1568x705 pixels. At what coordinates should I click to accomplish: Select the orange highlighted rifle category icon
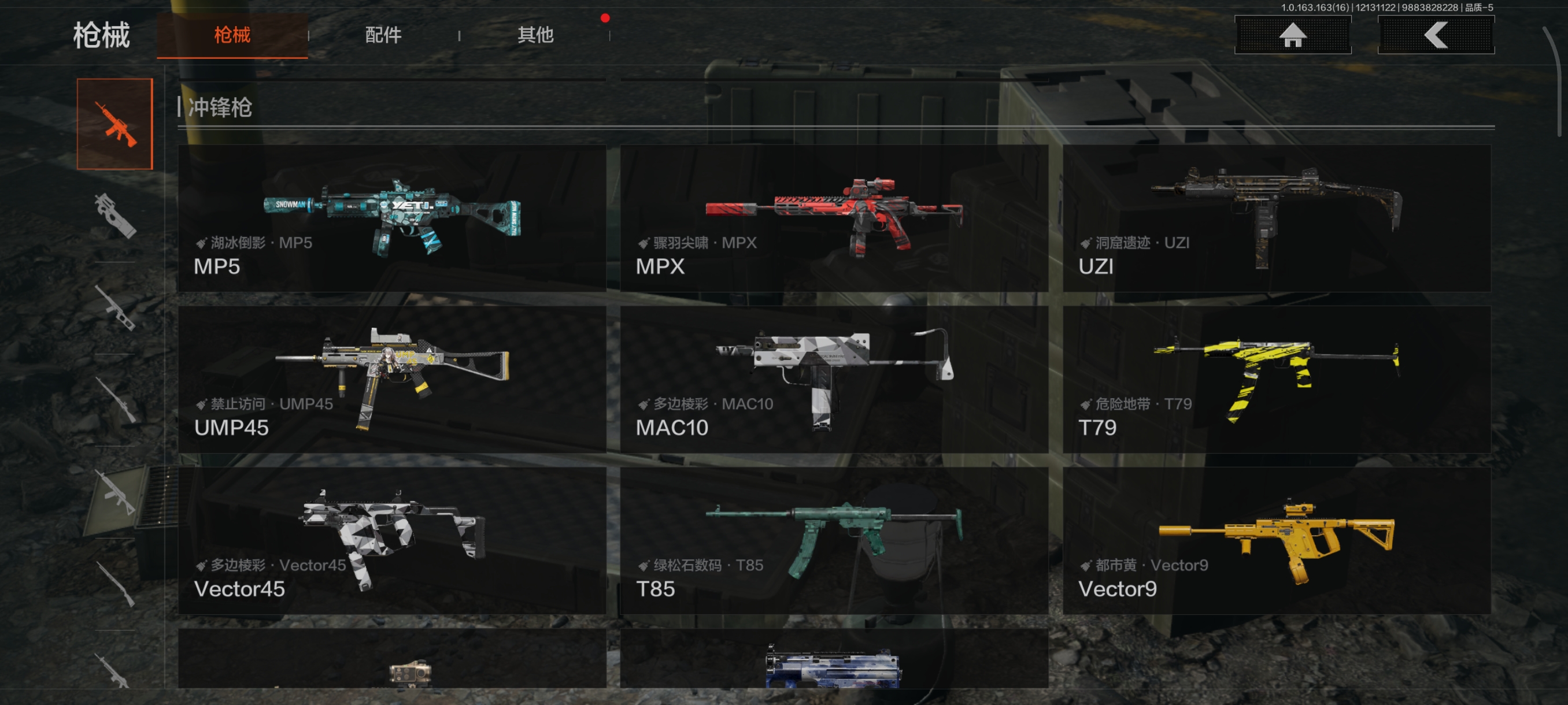pos(115,124)
